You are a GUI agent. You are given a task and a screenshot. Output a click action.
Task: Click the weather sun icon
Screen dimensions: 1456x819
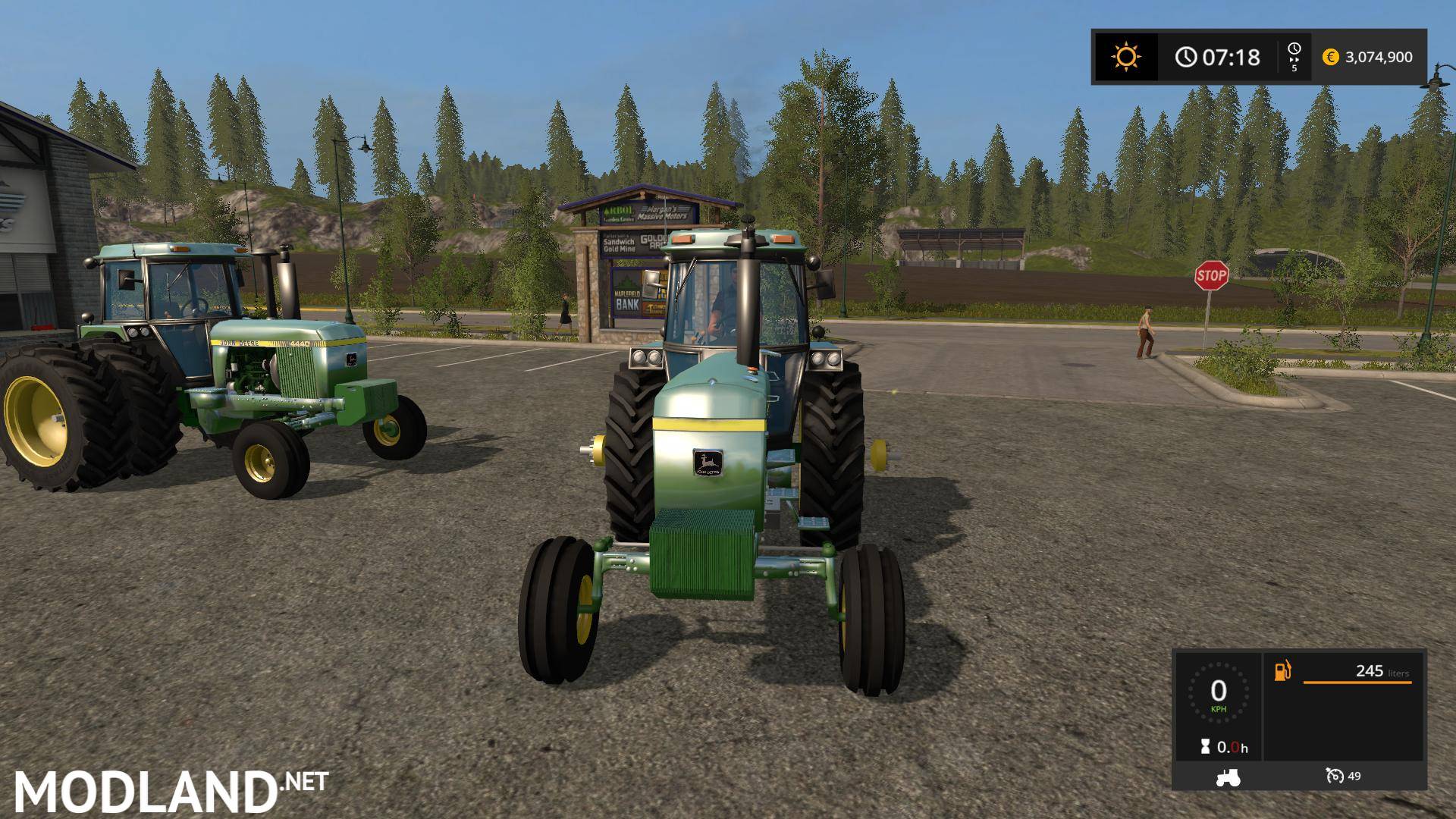[x=1126, y=55]
